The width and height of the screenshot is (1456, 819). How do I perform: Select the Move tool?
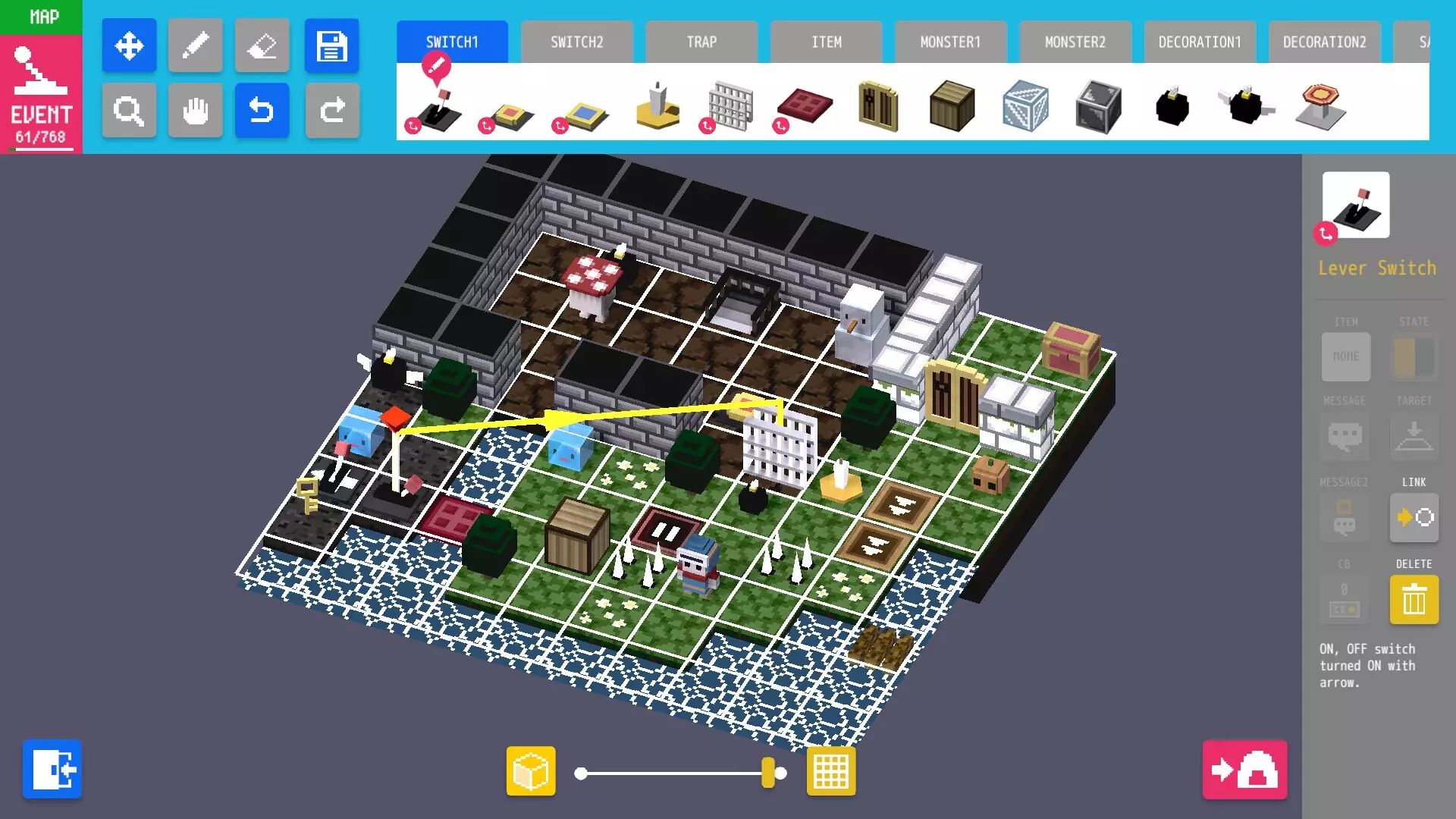(129, 45)
